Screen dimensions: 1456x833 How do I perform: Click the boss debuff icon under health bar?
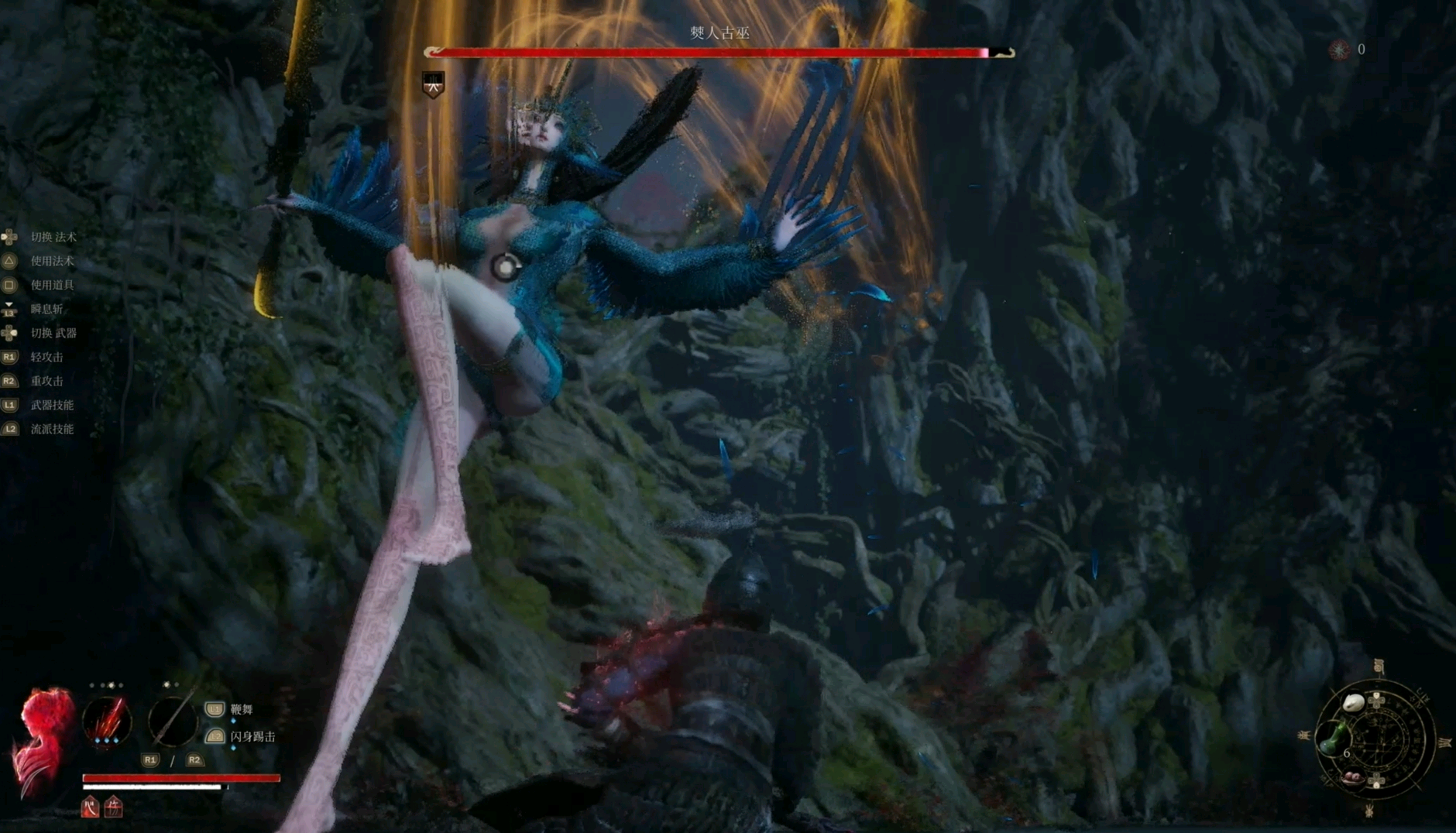[433, 84]
